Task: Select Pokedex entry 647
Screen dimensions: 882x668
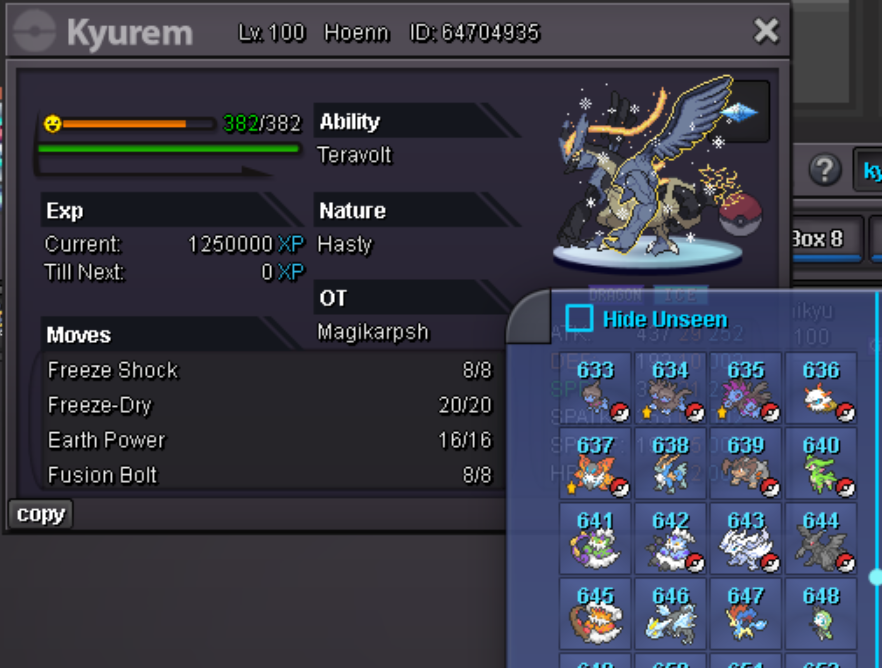Action: (x=746, y=613)
